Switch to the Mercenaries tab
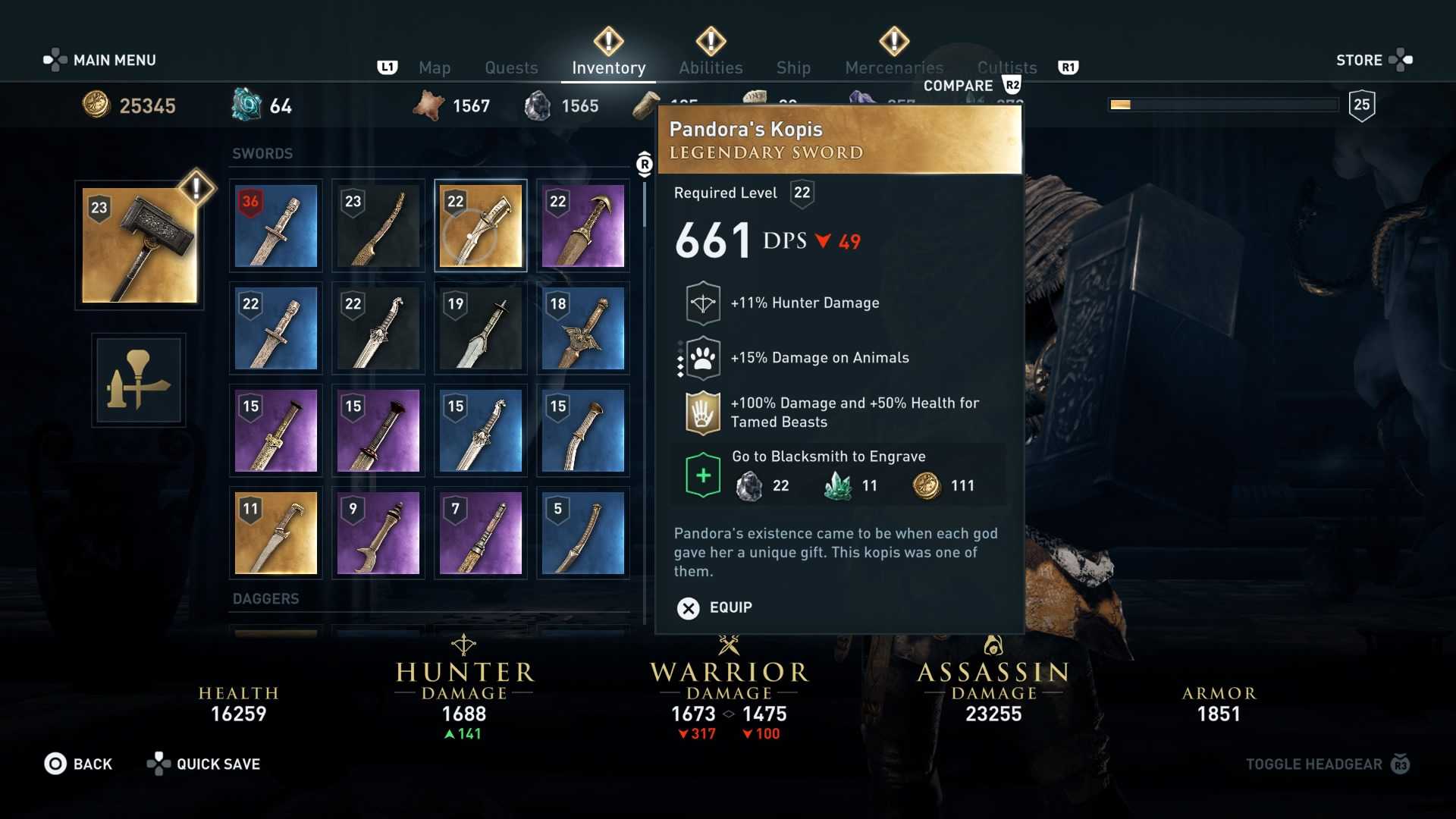This screenshot has height=819, width=1456. pyautogui.click(x=894, y=68)
